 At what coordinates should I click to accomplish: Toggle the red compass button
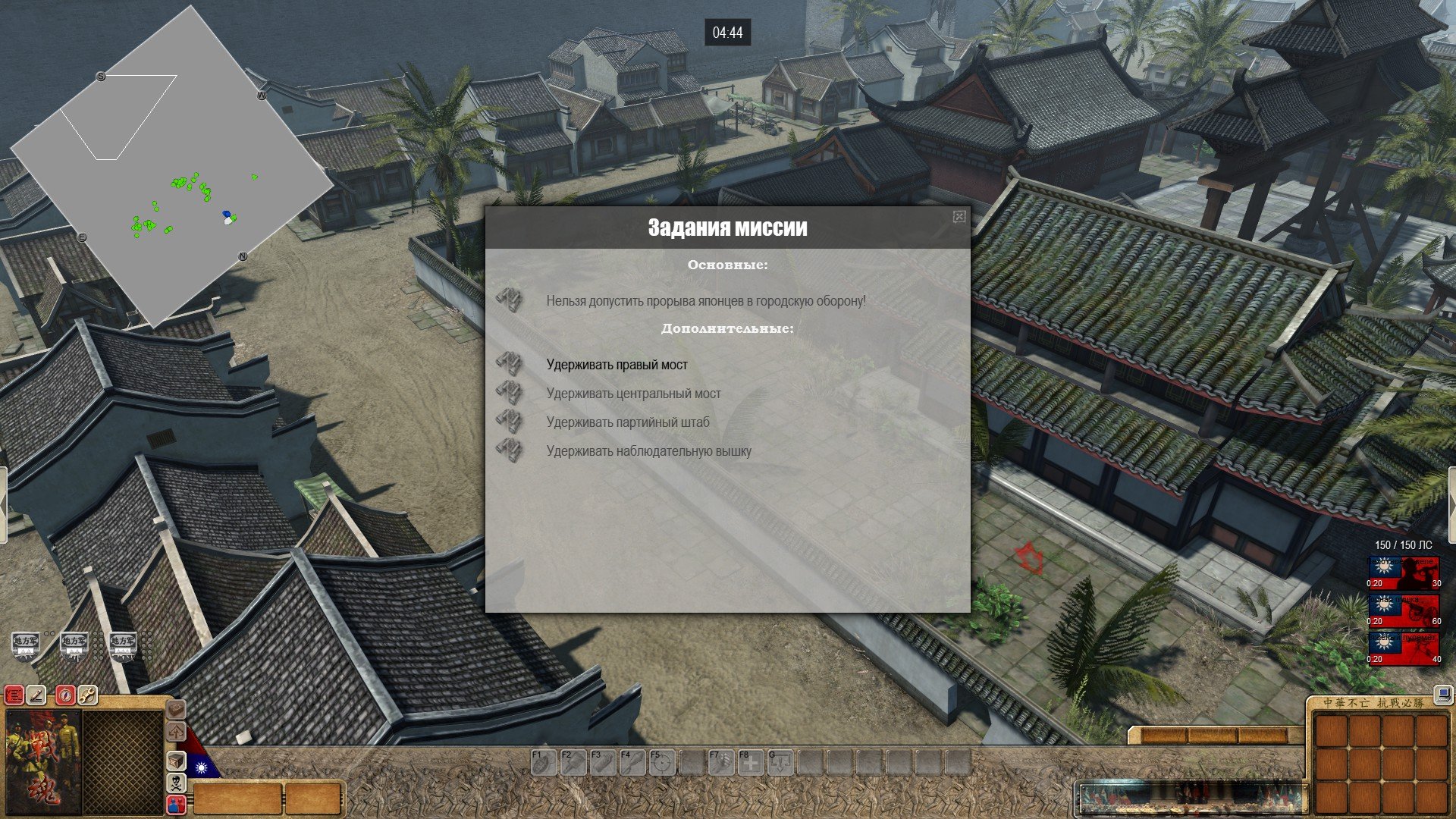point(65,695)
